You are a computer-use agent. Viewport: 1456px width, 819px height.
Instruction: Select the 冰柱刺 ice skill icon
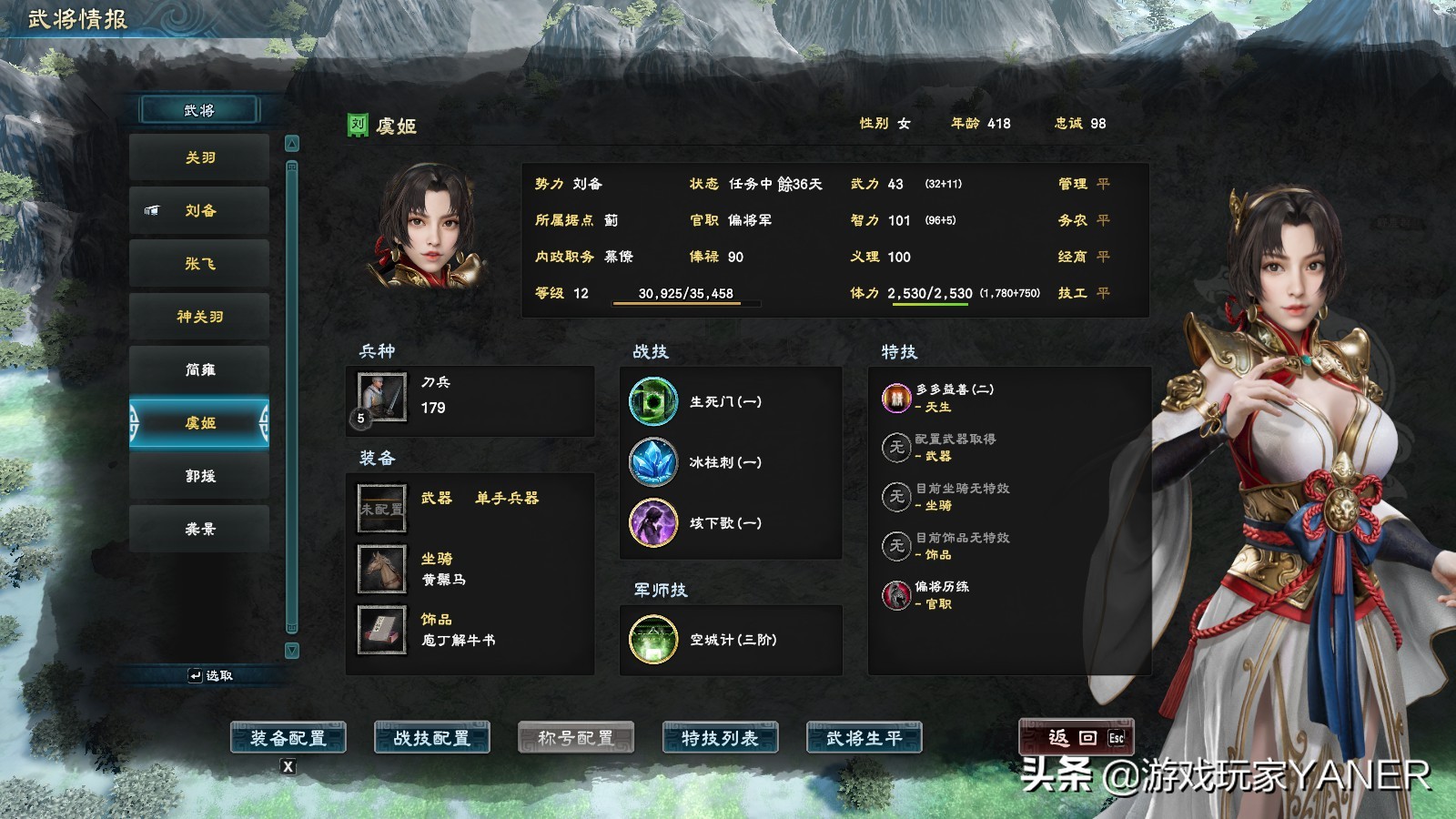tap(652, 461)
